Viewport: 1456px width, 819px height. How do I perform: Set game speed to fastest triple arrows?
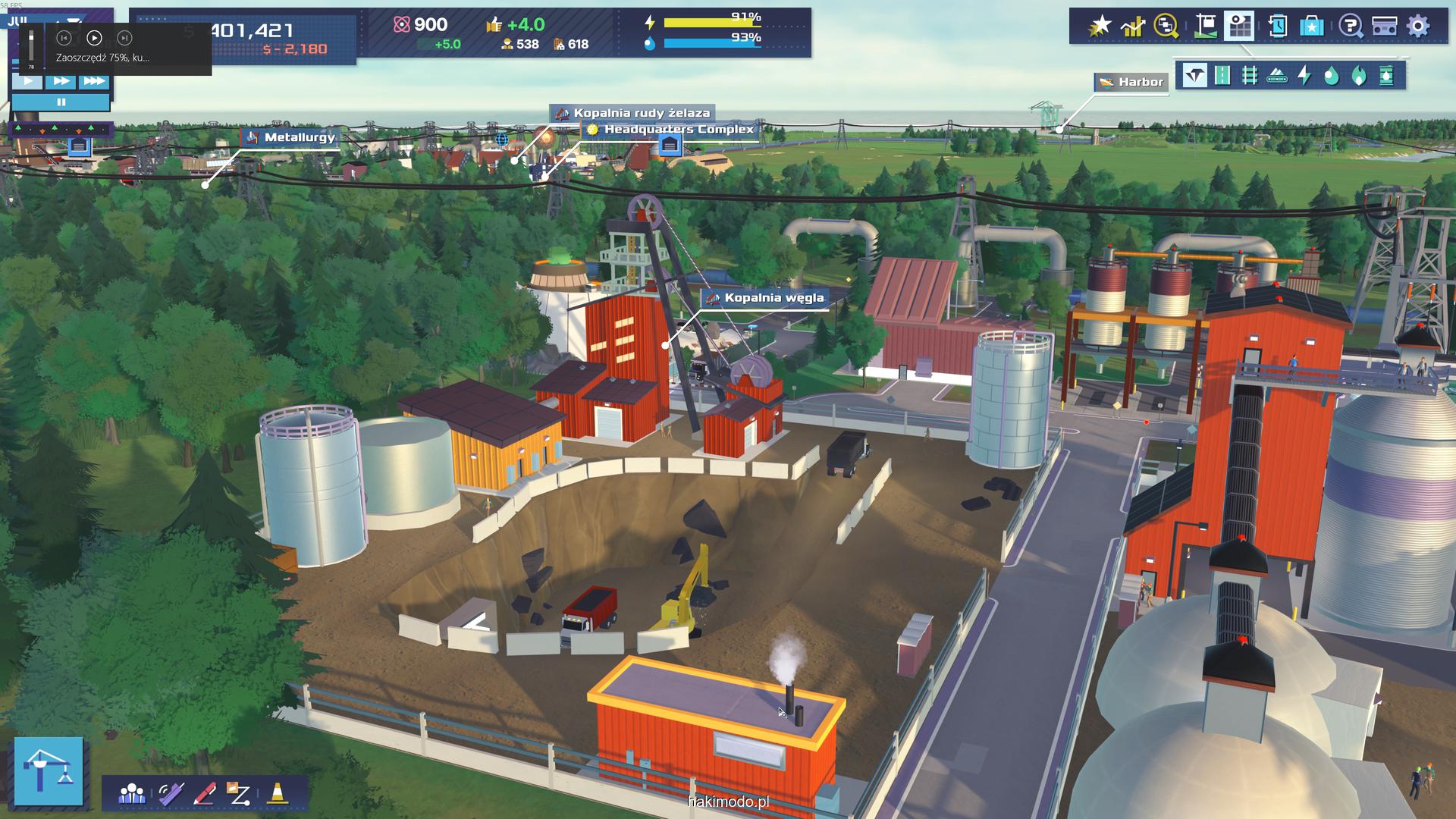tap(94, 81)
